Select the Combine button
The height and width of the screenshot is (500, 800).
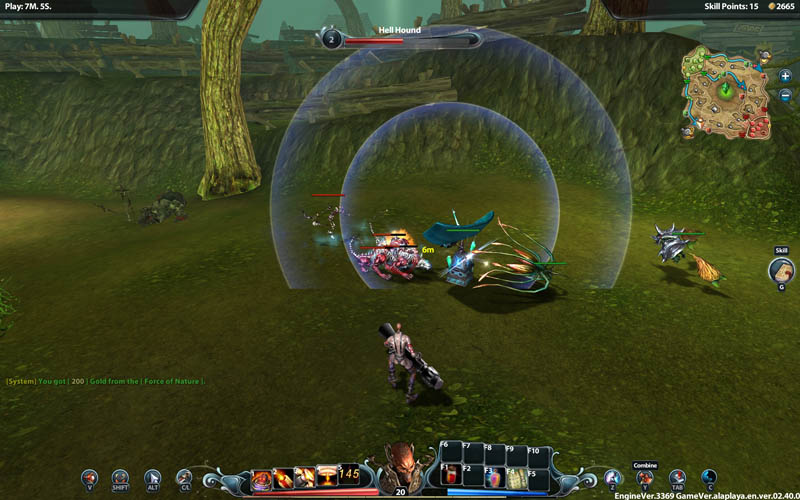644,477
